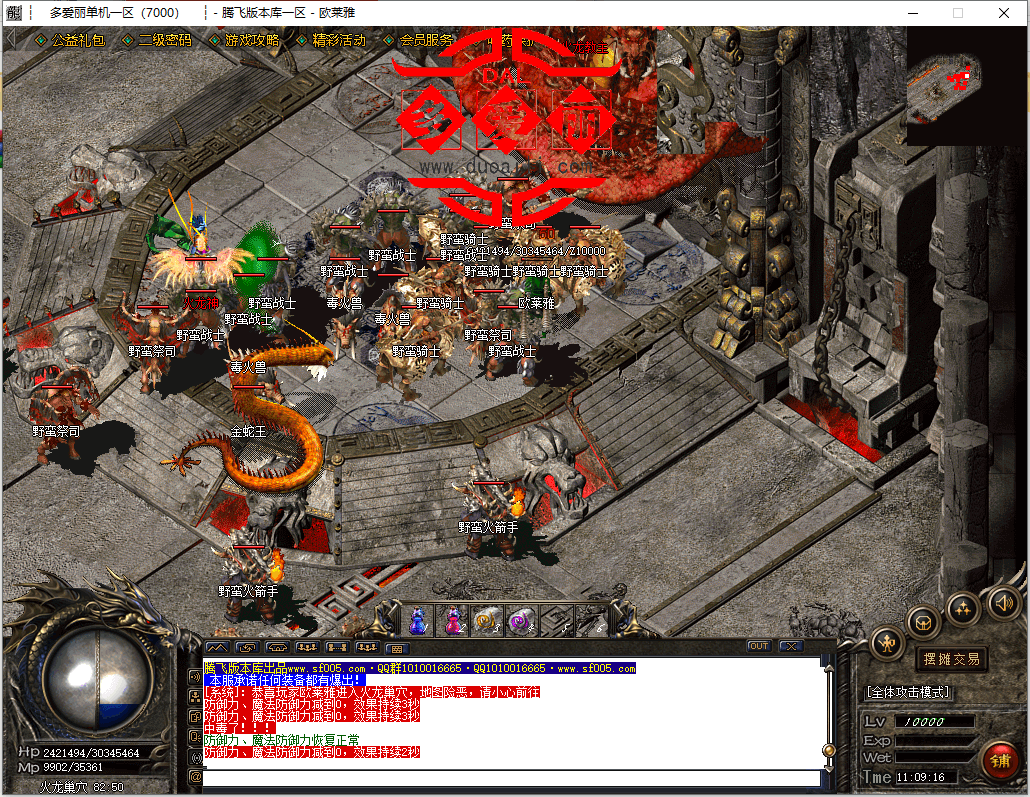
Task: Click the OUT button above the chat
Action: [x=759, y=646]
